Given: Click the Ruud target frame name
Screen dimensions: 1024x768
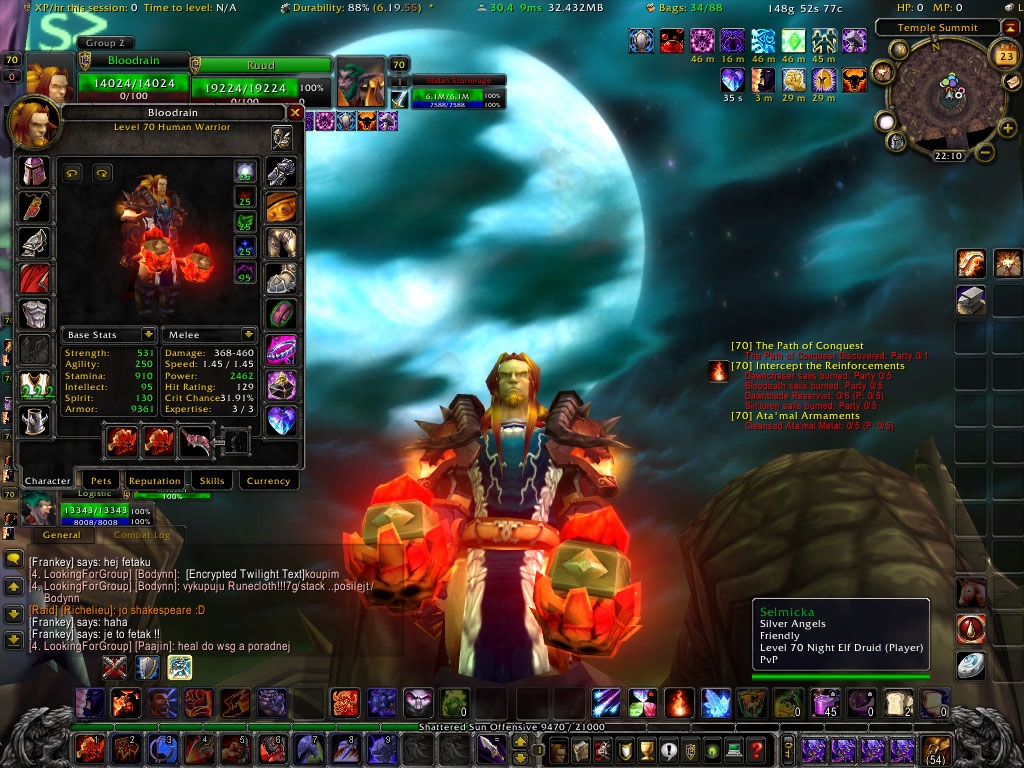Looking at the screenshot, I should click(x=260, y=65).
